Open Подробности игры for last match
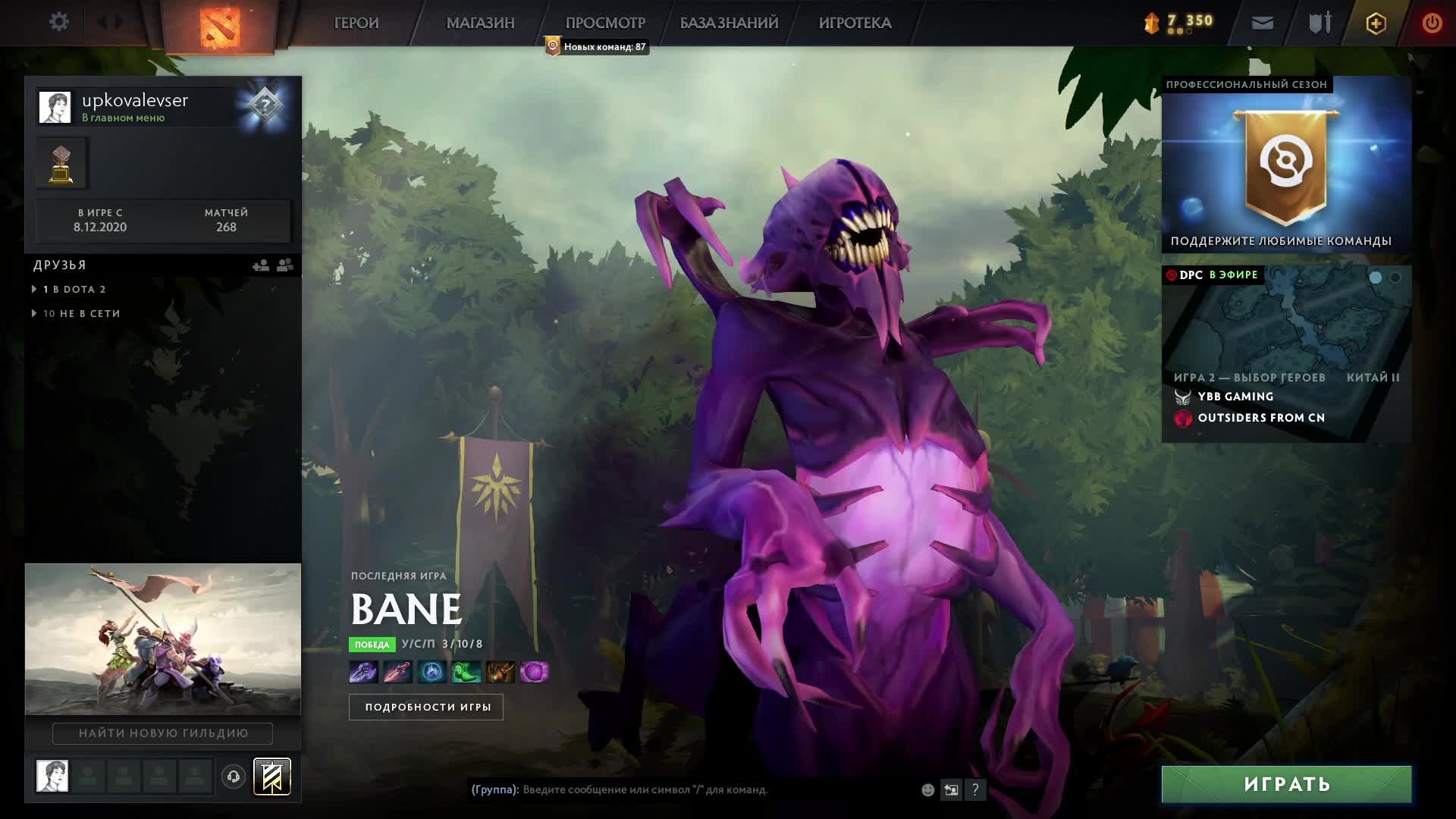1456x819 pixels. pyautogui.click(x=426, y=707)
